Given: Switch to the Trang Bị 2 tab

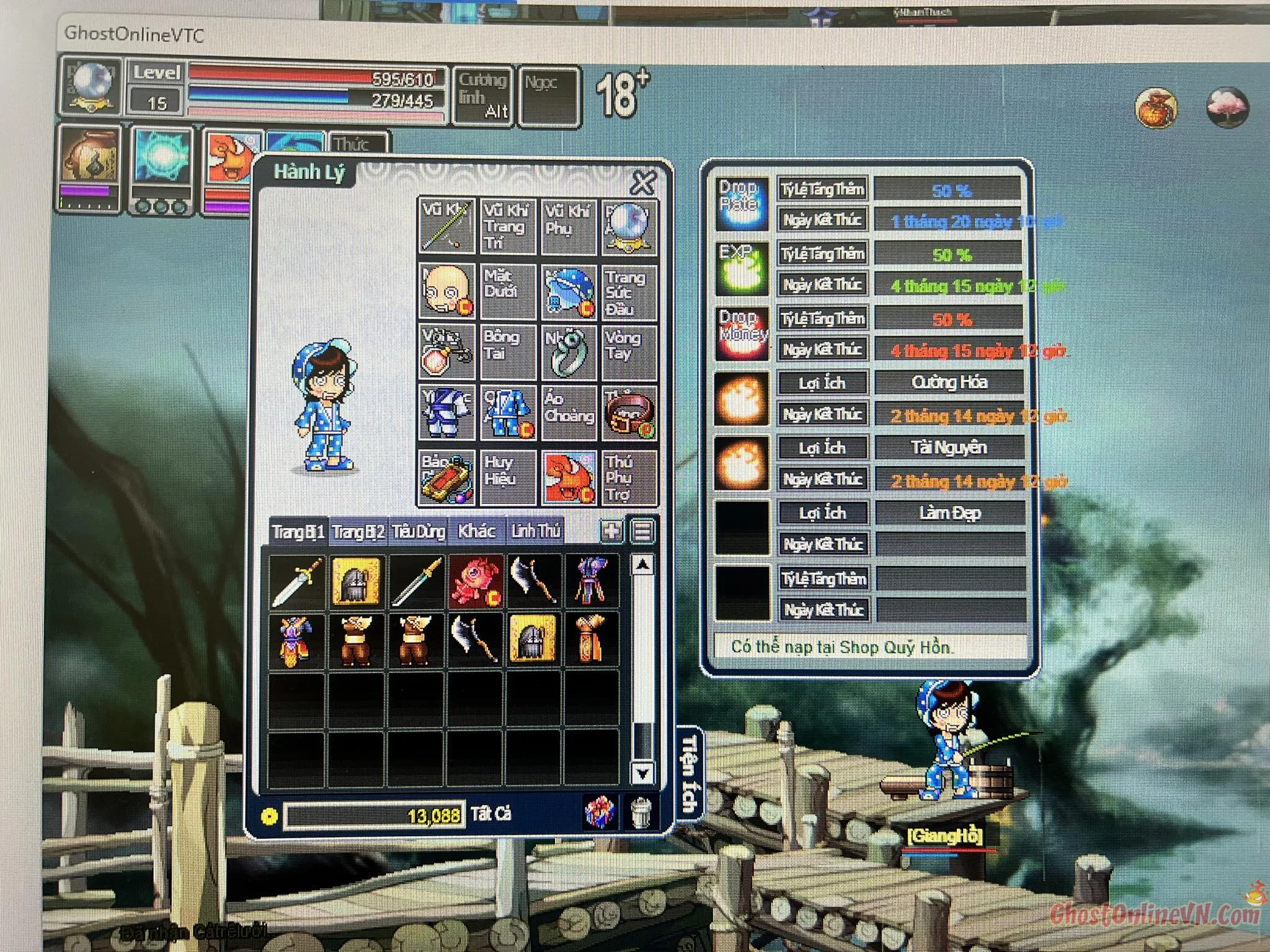Looking at the screenshot, I should click(358, 532).
